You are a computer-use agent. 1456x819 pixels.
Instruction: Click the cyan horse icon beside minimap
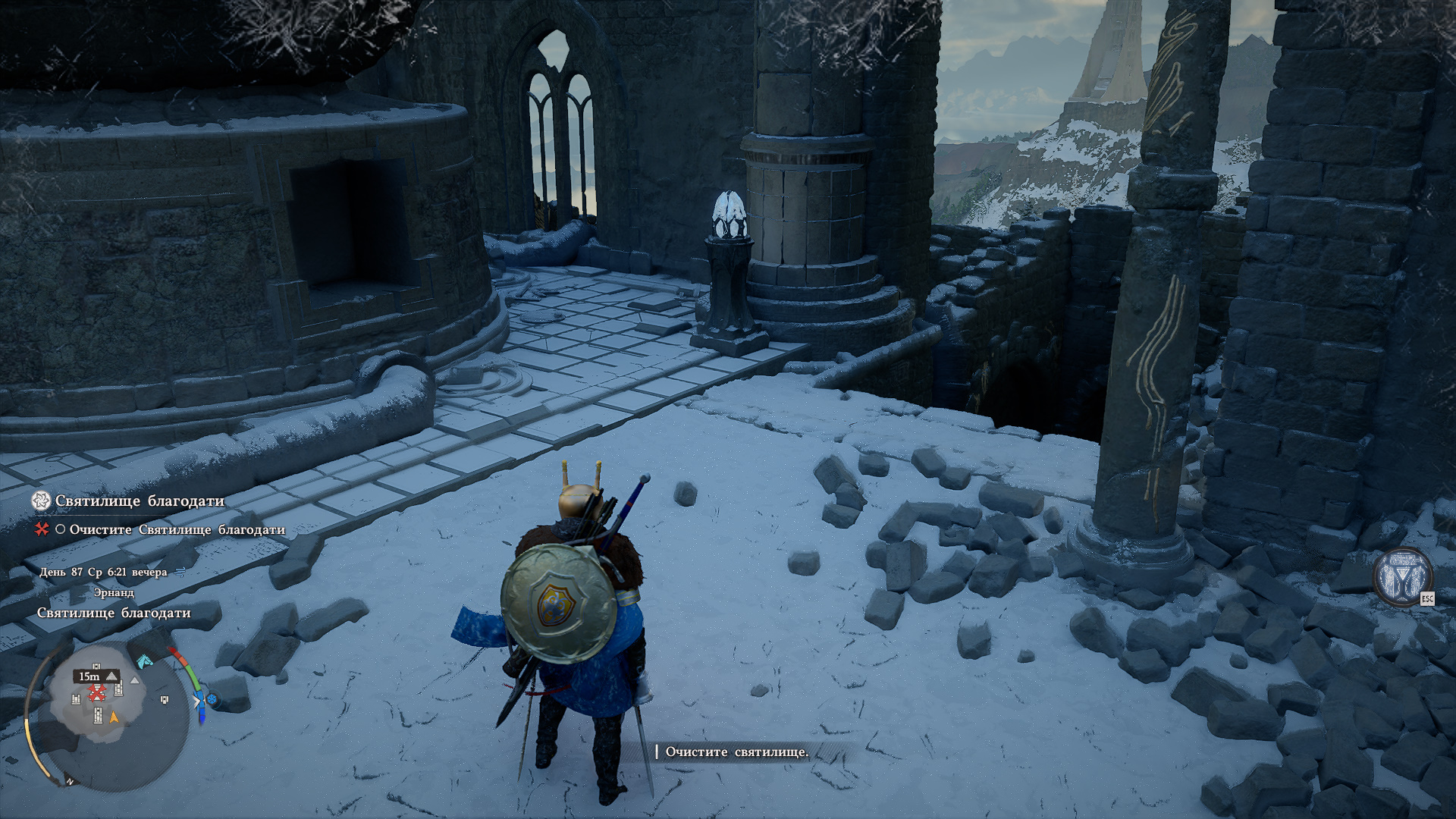[143, 661]
